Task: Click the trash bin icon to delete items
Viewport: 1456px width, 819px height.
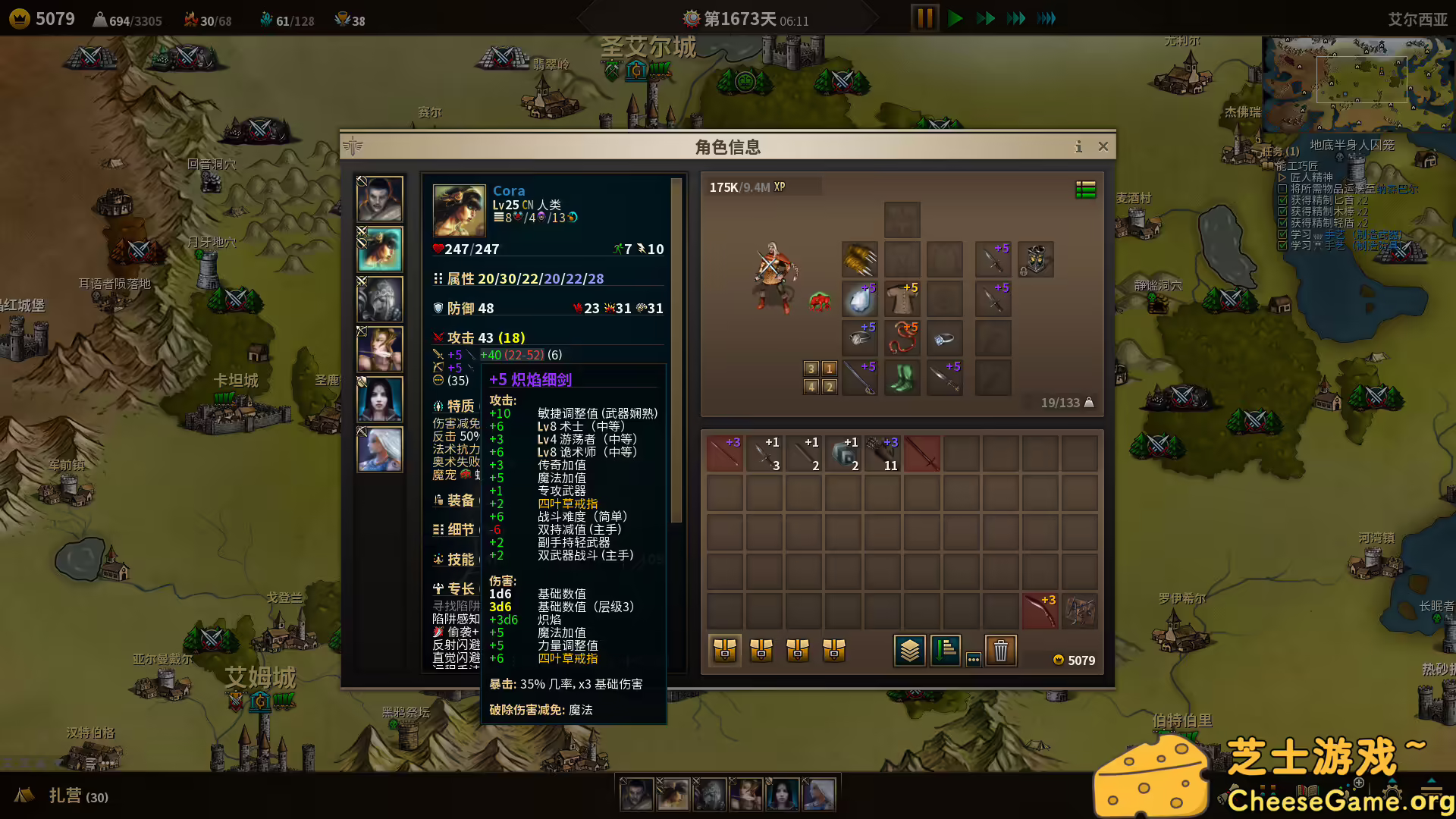Action: pyautogui.click(x=1001, y=650)
